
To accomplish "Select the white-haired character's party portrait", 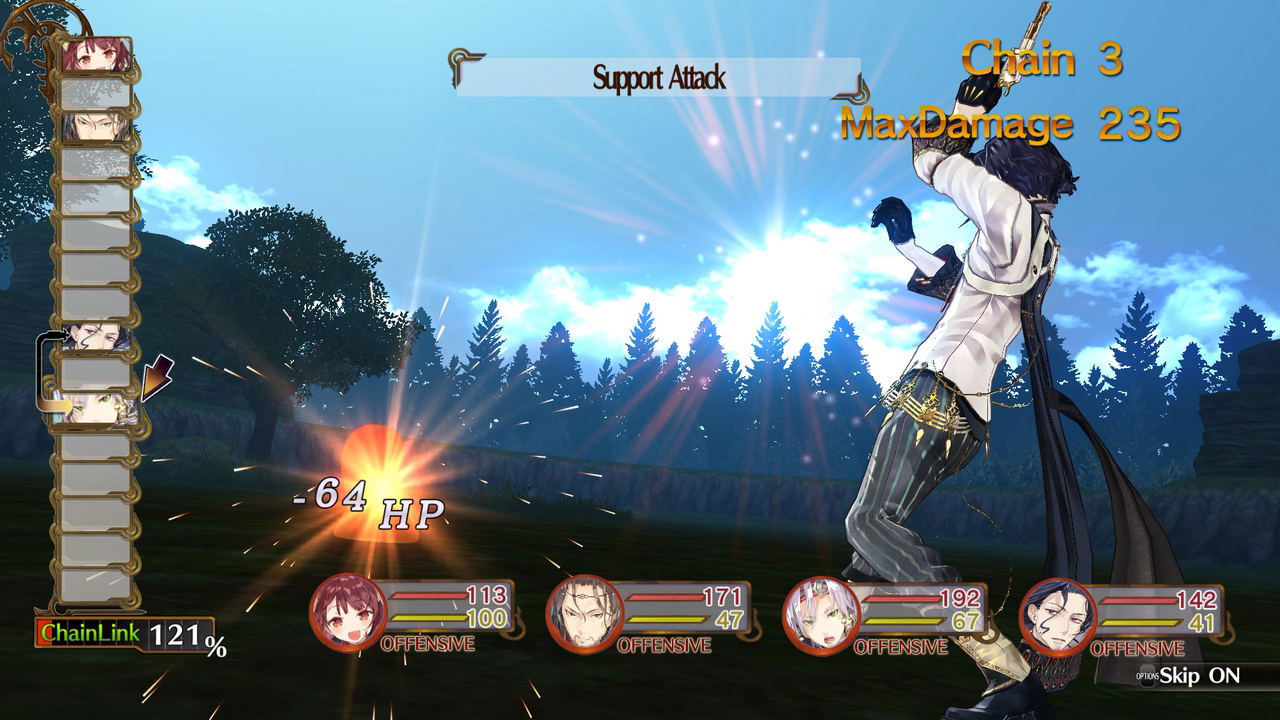I will [x=820, y=612].
